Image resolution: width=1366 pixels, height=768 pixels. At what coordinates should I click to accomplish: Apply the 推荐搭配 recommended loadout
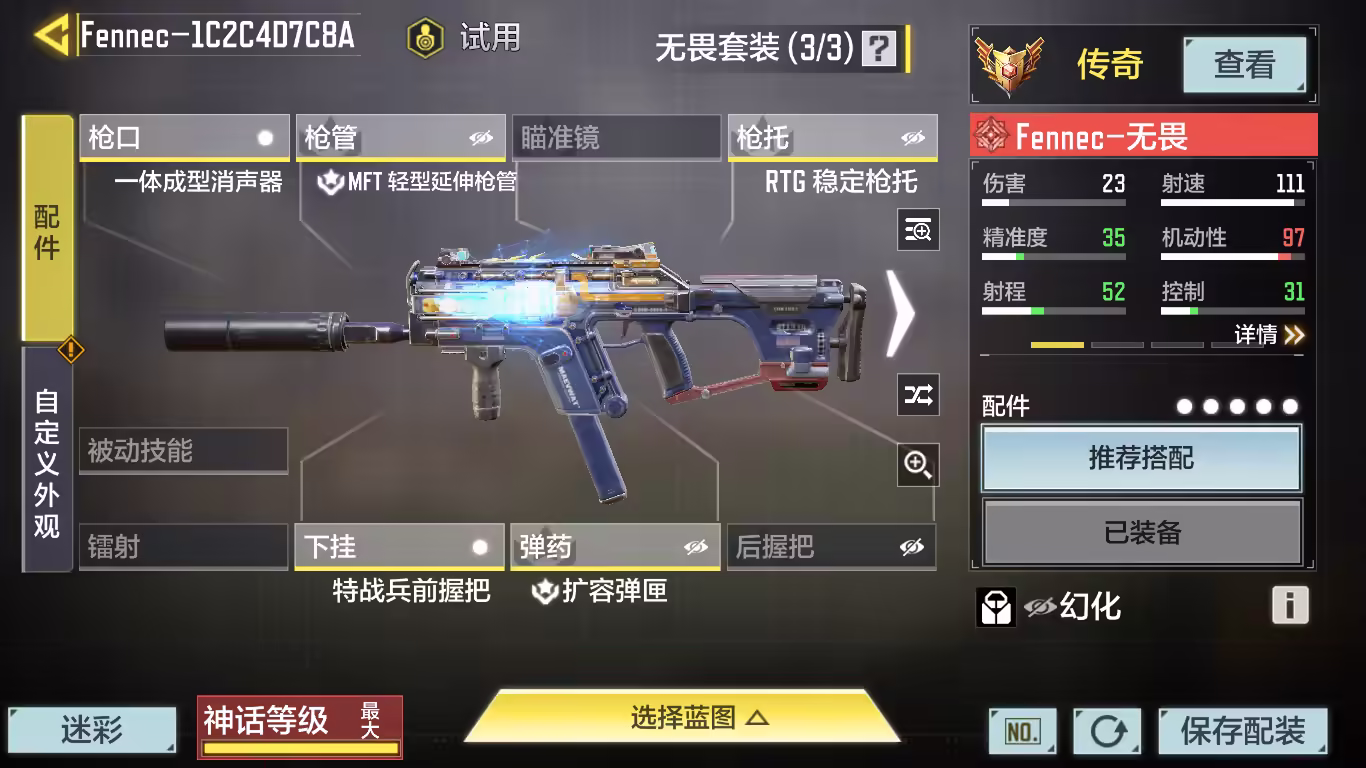point(1141,459)
